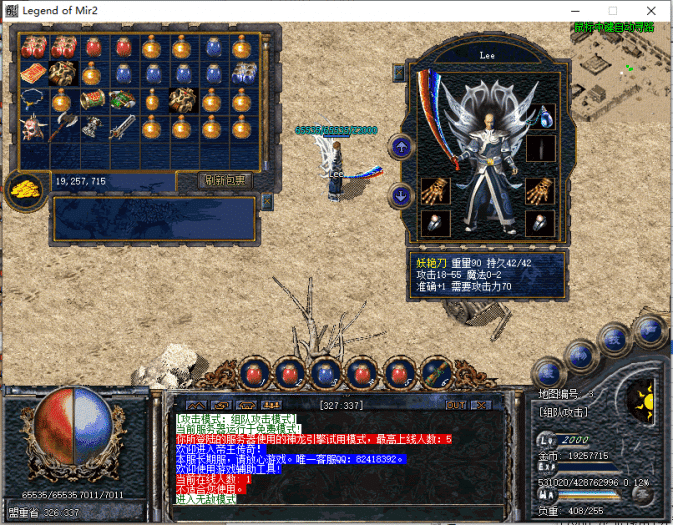Select the left golden glove slot
The image size is (673, 525).
click(433, 189)
